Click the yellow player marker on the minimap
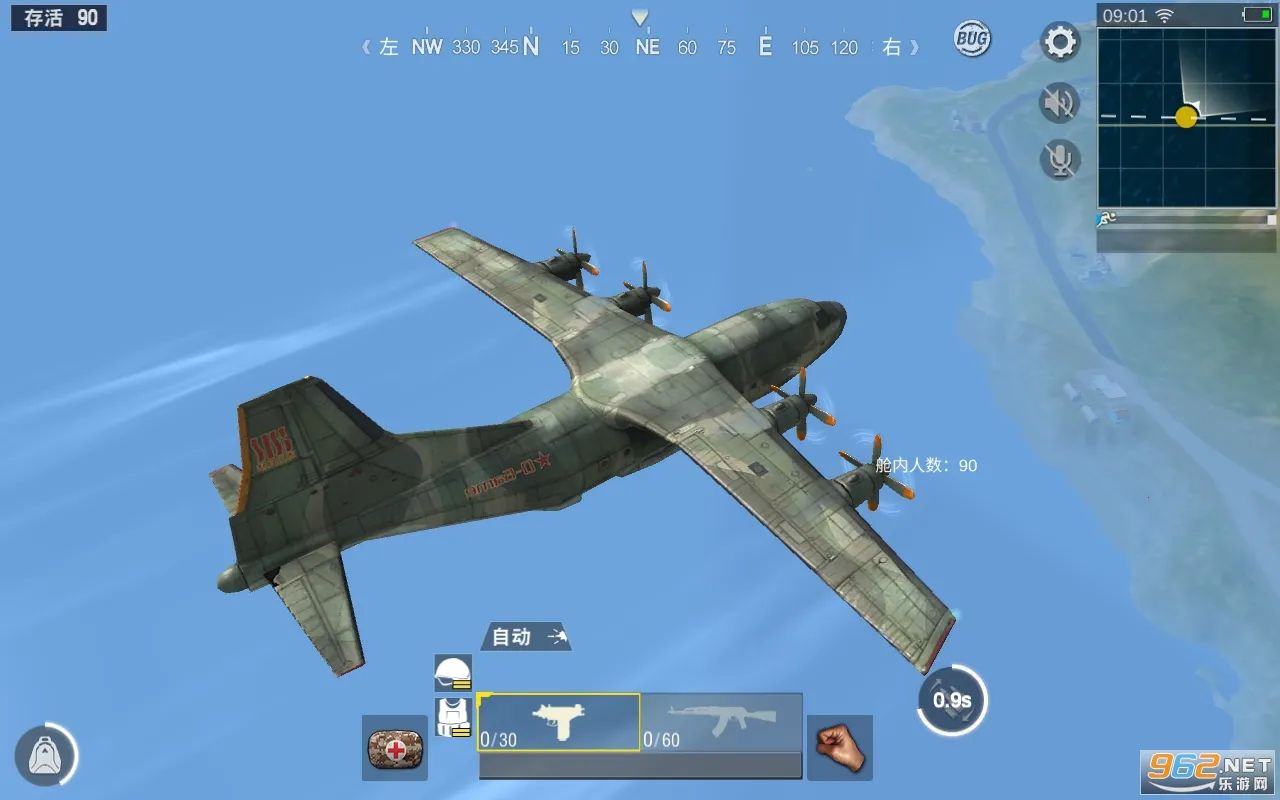 pyautogui.click(x=1186, y=118)
